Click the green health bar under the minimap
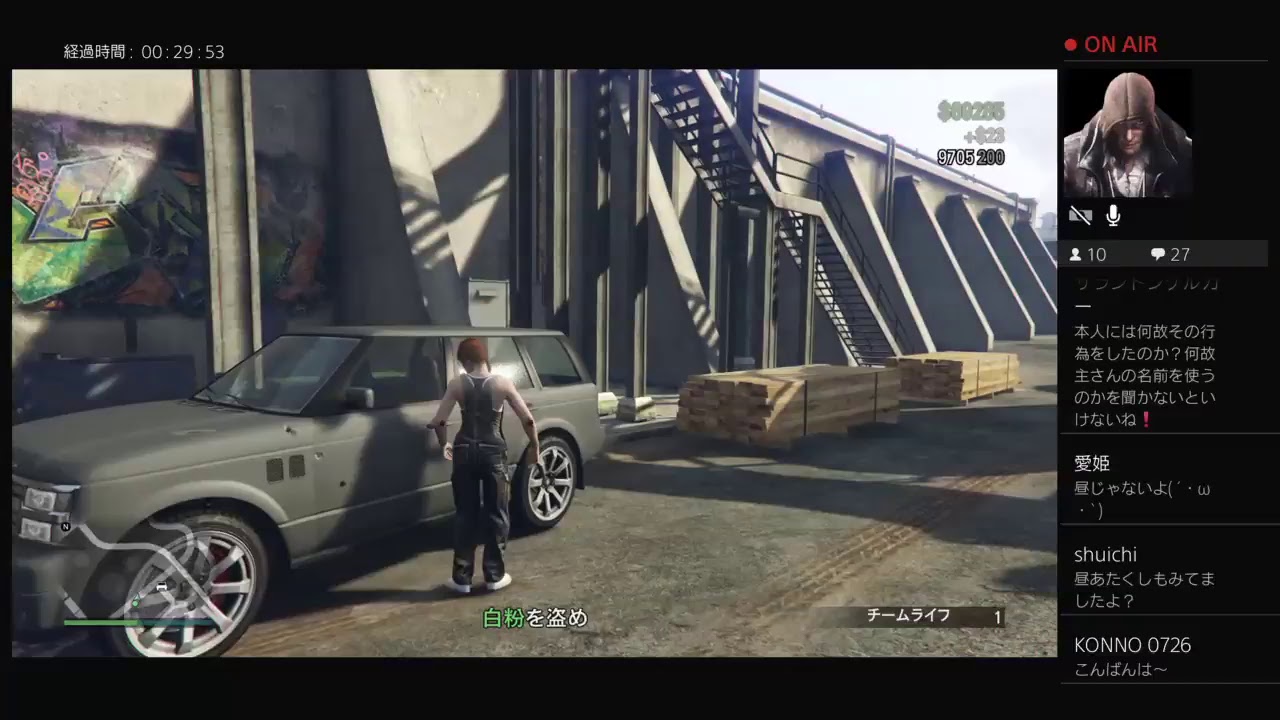This screenshot has height=720, width=1280. click(x=100, y=622)
